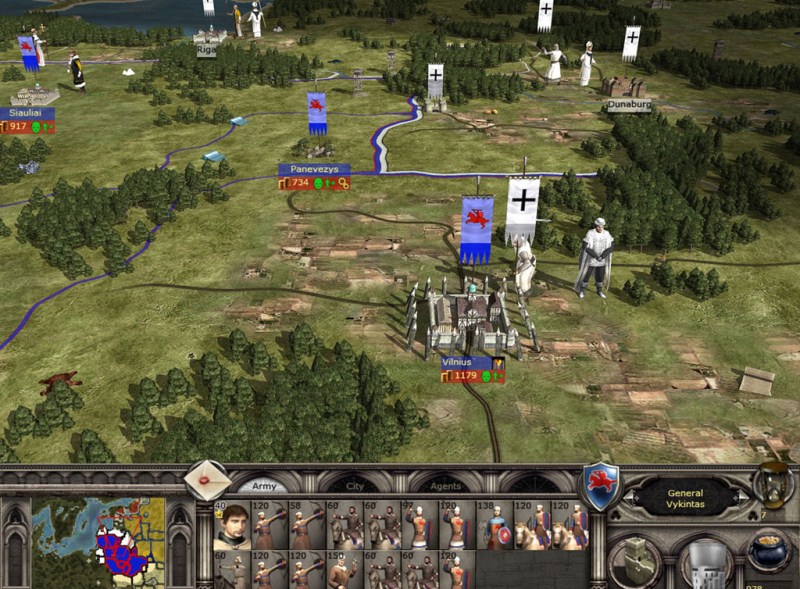Open the stone building construction button

point(635,562)
